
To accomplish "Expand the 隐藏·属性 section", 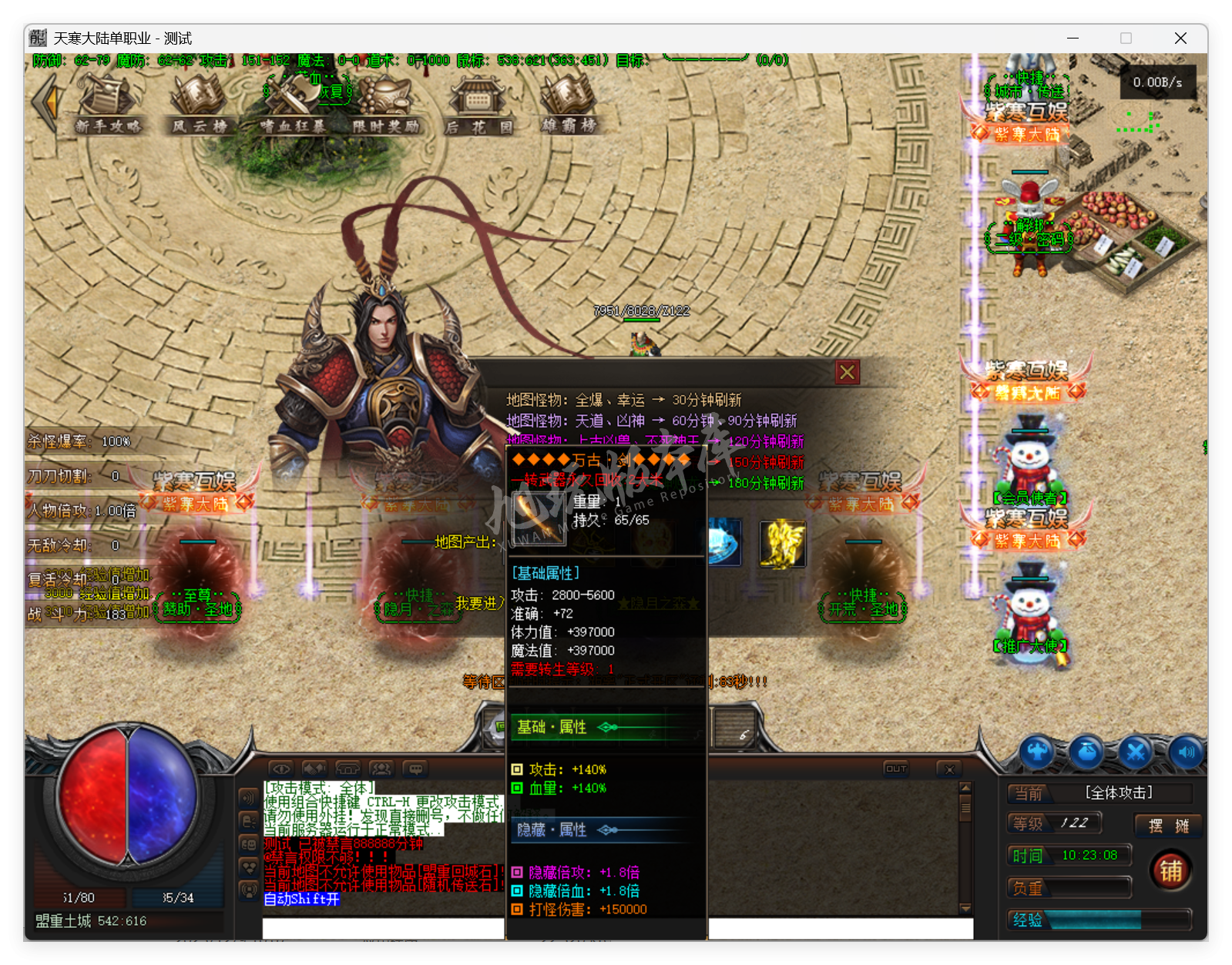I will click(x=551, y=829).
